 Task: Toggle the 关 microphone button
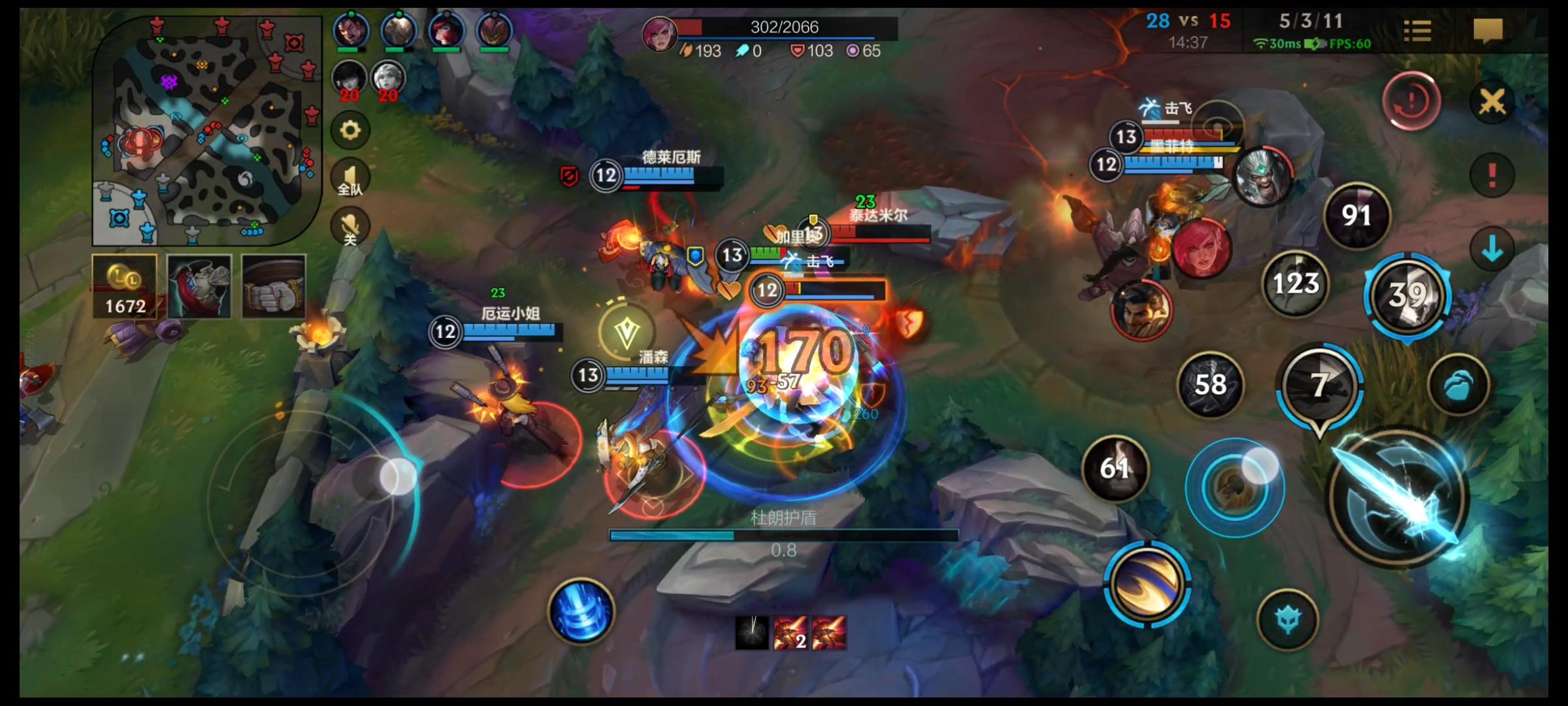[350, 227]
